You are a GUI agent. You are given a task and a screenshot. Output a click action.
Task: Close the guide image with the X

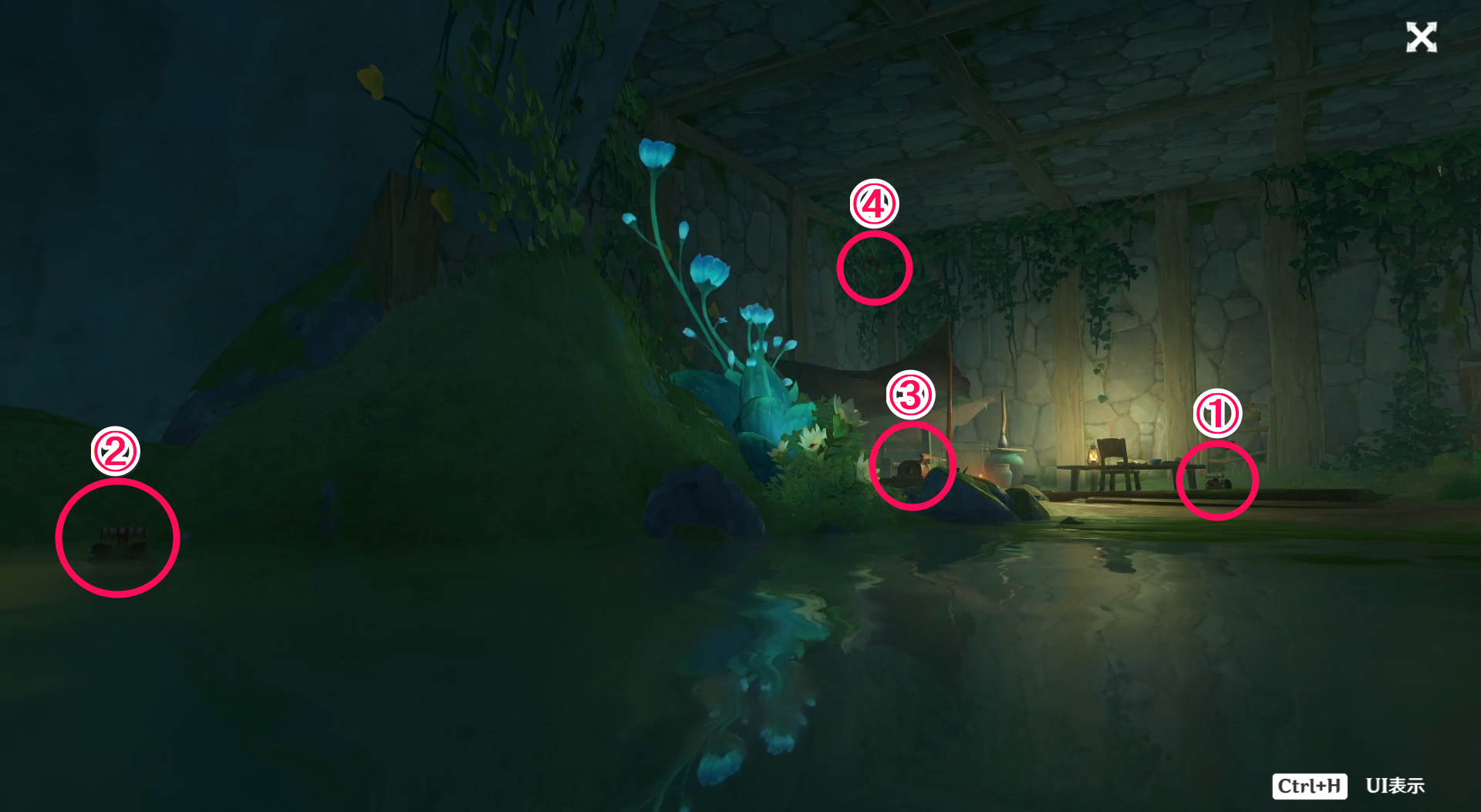coord(1422,37)
